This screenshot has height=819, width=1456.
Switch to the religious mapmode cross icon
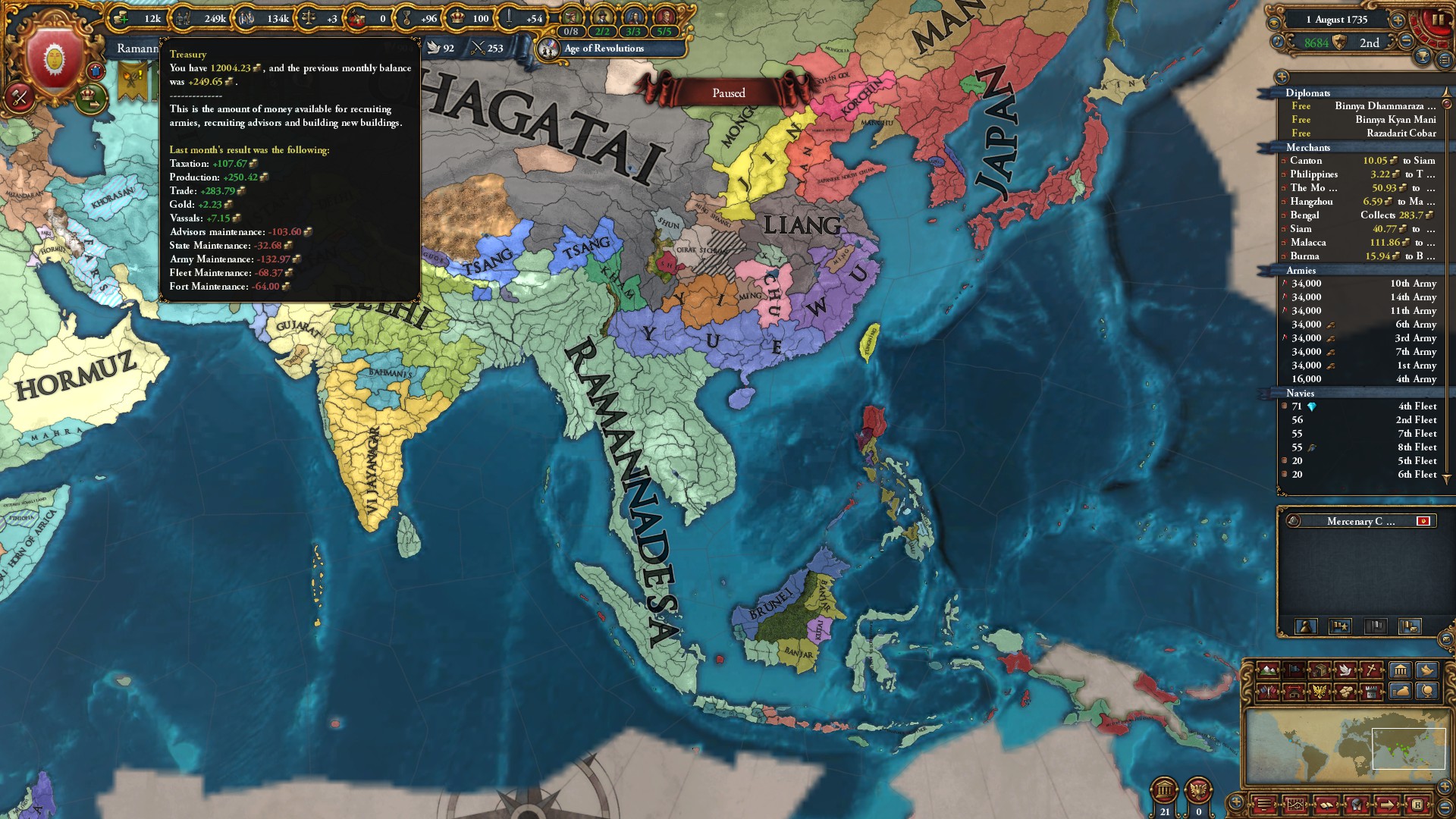click(x=1370, y=670)
